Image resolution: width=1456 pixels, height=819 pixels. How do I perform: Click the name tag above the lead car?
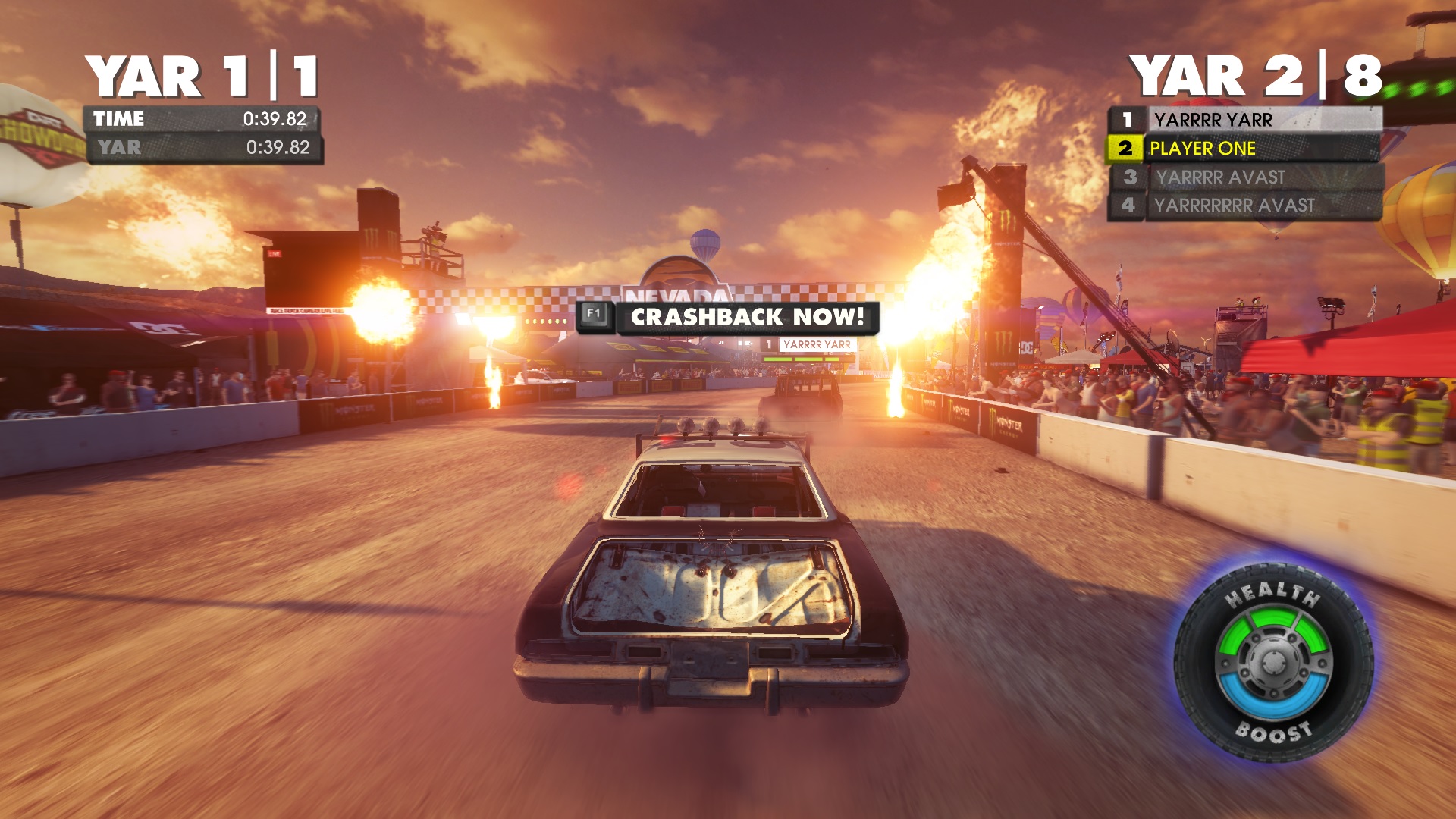click(x=808, y=345)
